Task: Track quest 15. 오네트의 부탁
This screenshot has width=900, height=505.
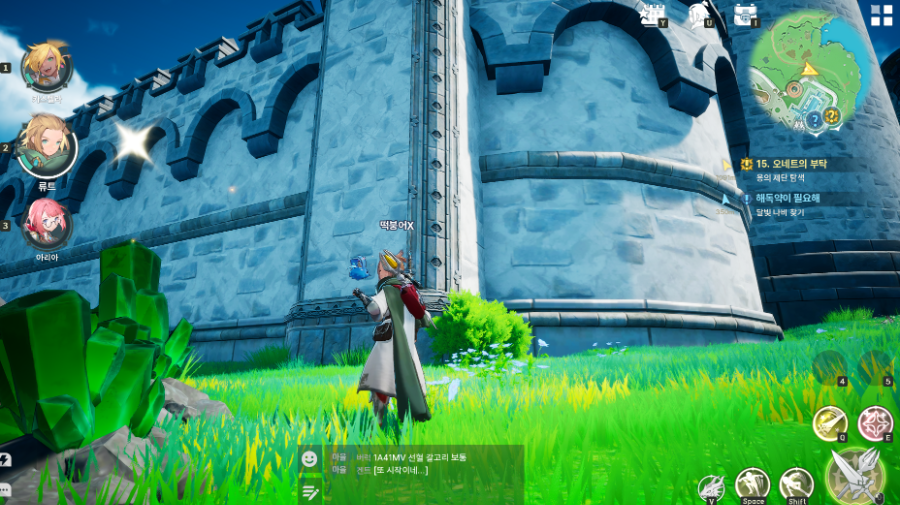Action: coord(790,163)
